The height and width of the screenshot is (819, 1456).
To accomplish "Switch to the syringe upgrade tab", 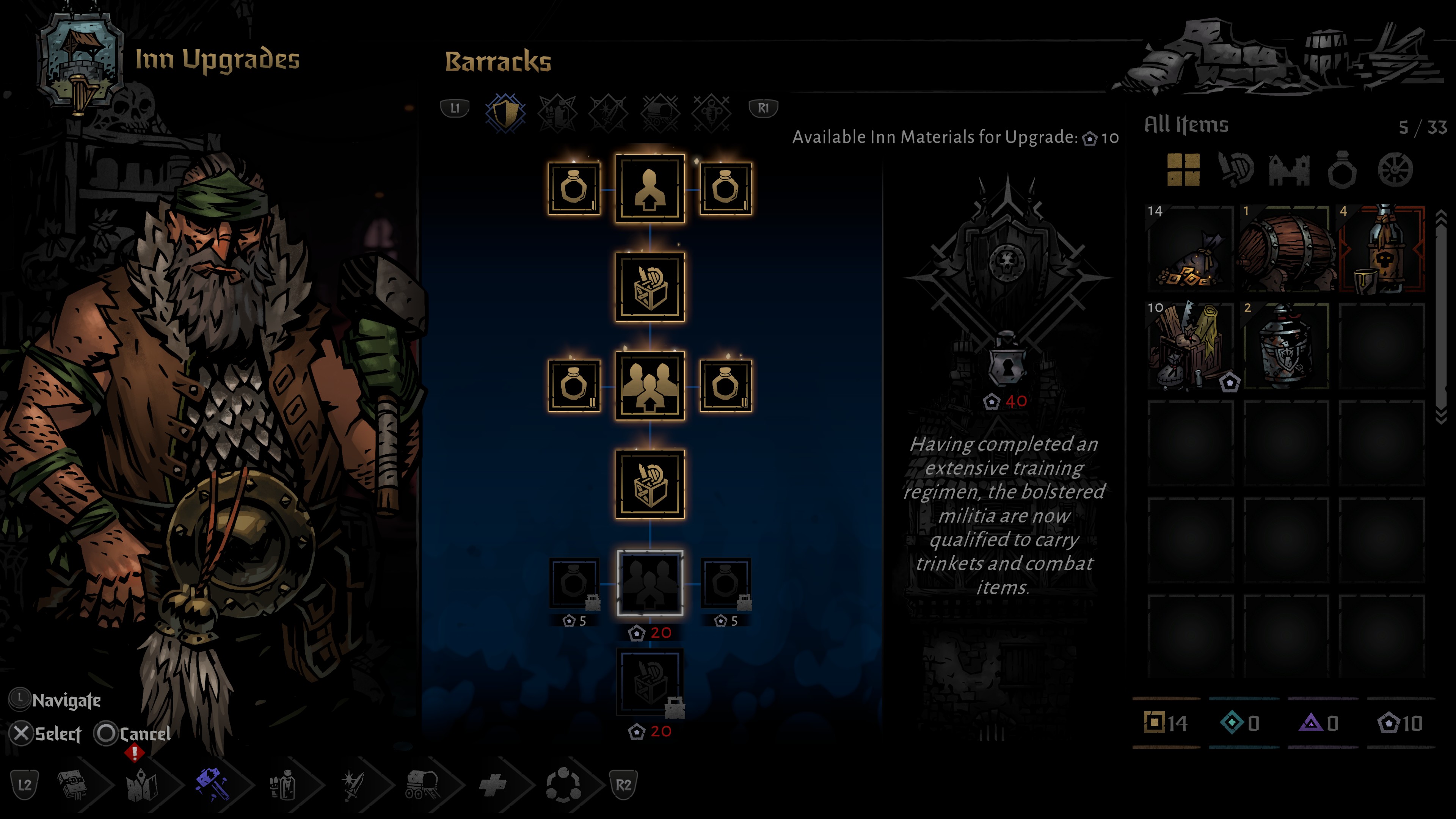I will (x=711, y=113).
